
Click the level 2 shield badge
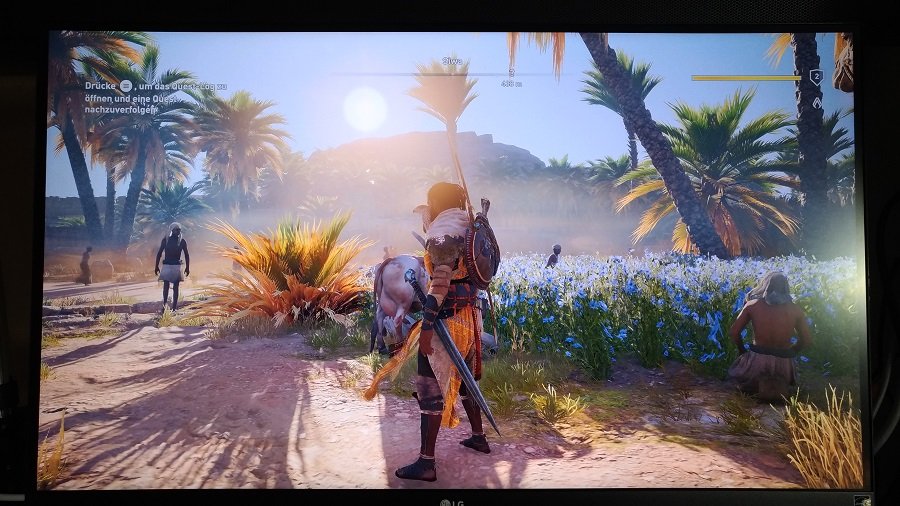[x=816, y=77]
